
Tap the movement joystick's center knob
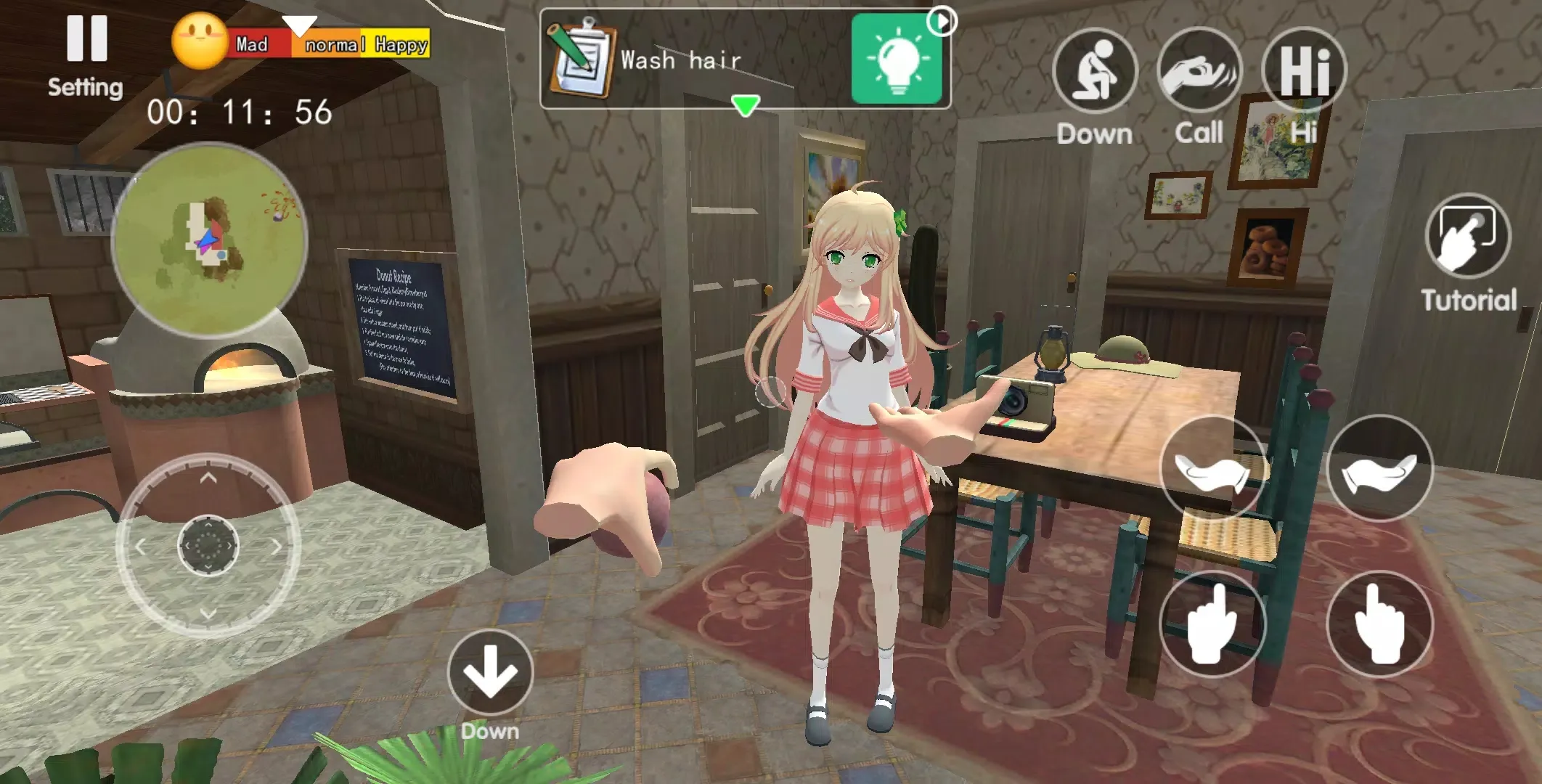coord(208,545)
